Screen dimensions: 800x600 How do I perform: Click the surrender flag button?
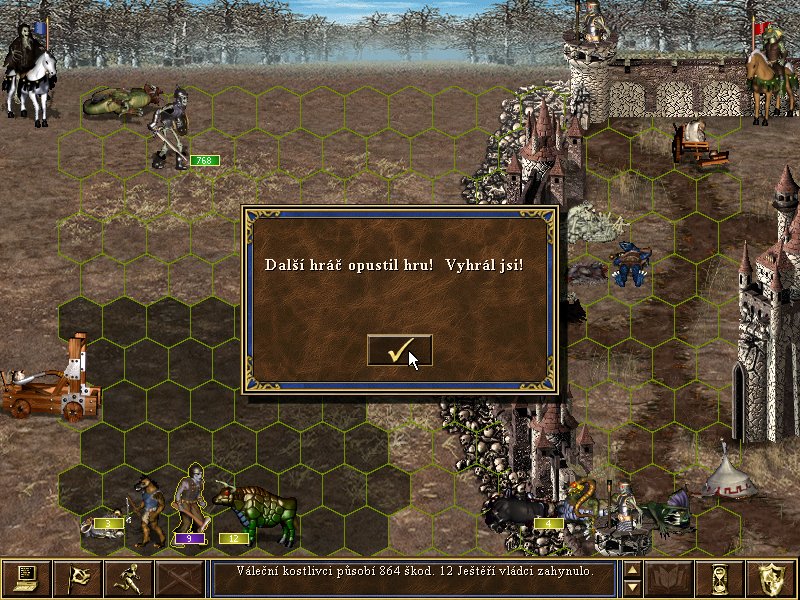click(77, 578)
